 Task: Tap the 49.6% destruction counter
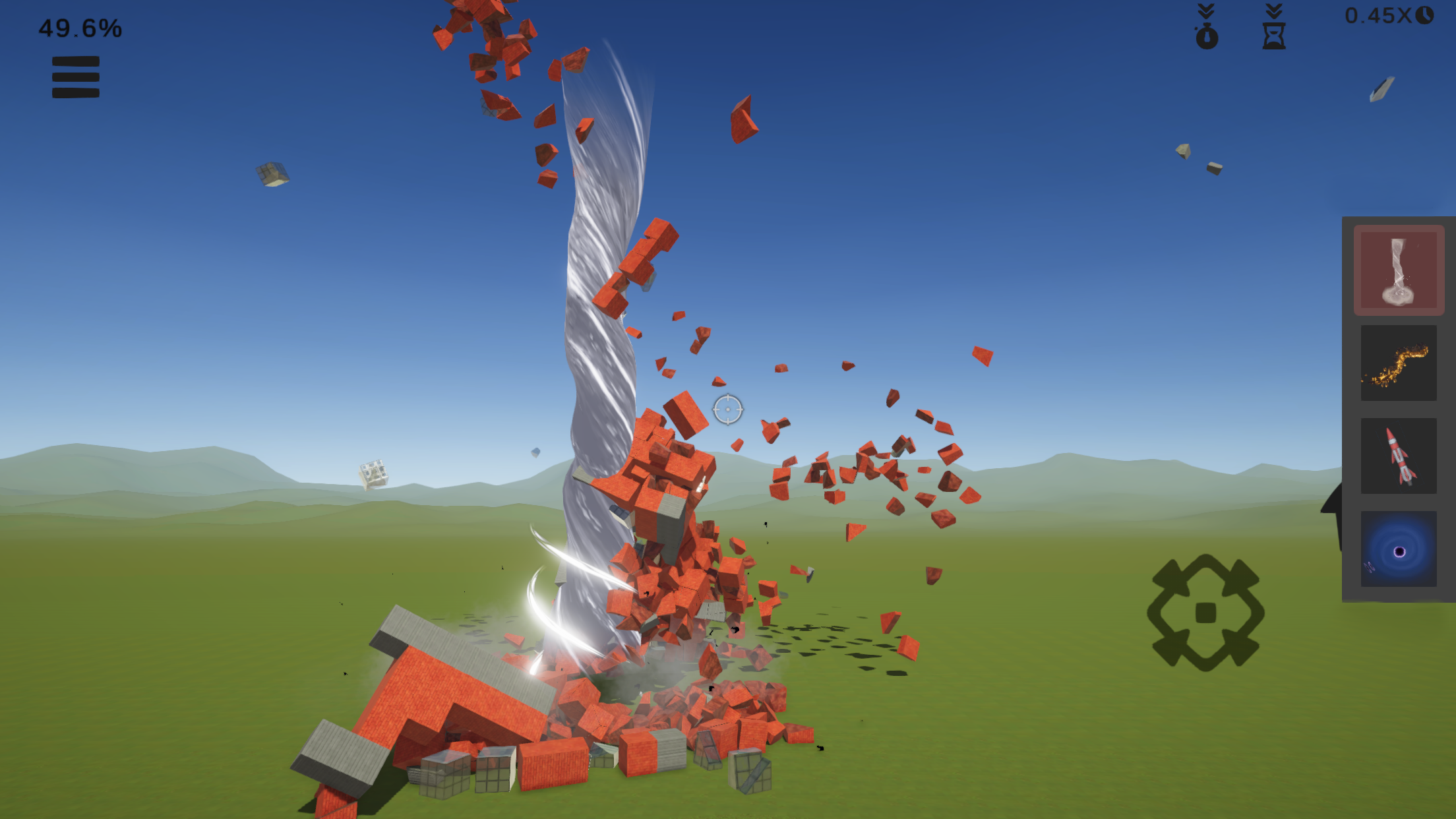[x=79, y=28]
